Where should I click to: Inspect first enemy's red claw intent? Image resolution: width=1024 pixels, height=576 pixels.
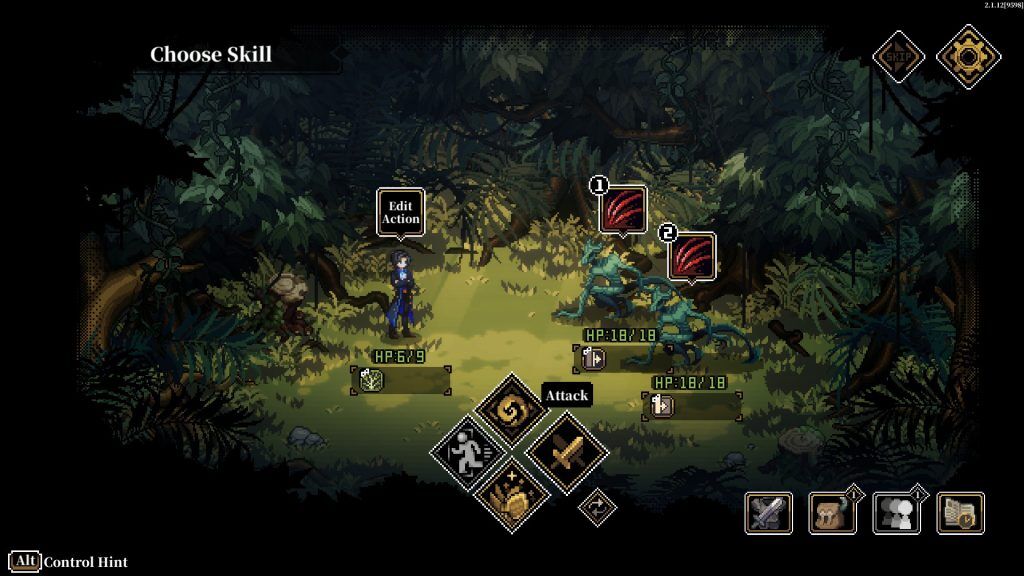[623, 209]
